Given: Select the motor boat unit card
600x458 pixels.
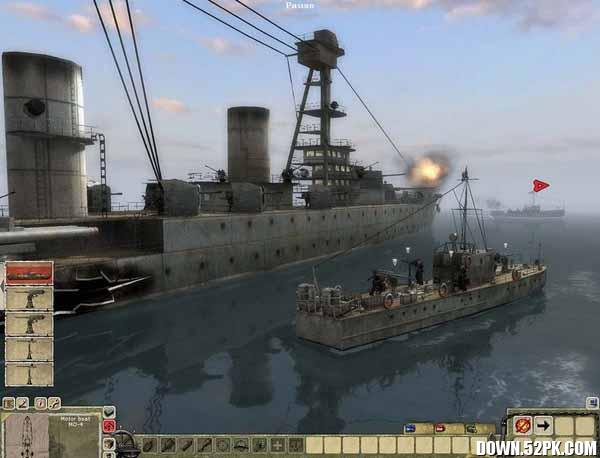Looking at the screenshot, I should [29, 273].
